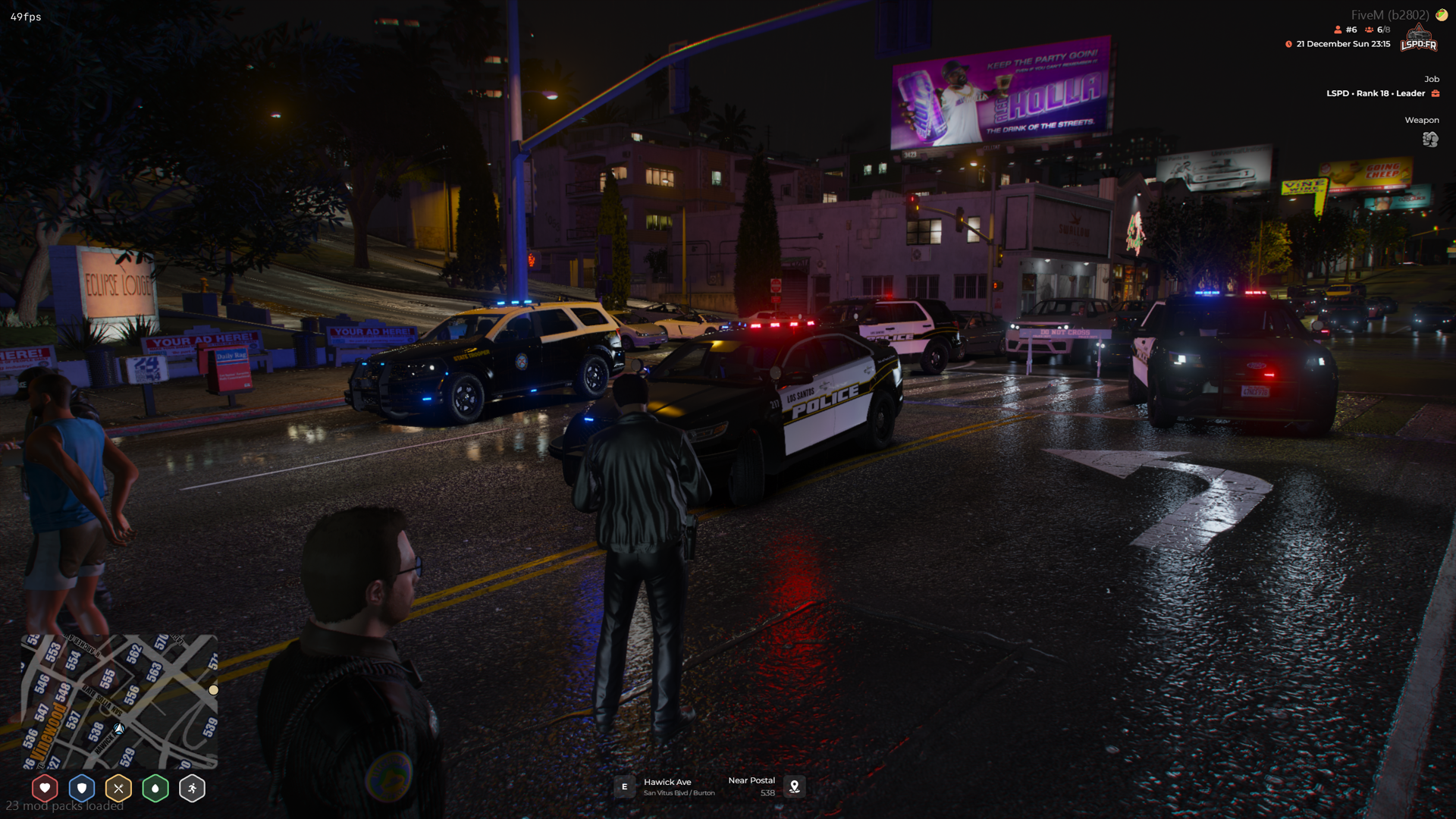
Task: Click the green water drop thirst icon
Action: (155, 788)
